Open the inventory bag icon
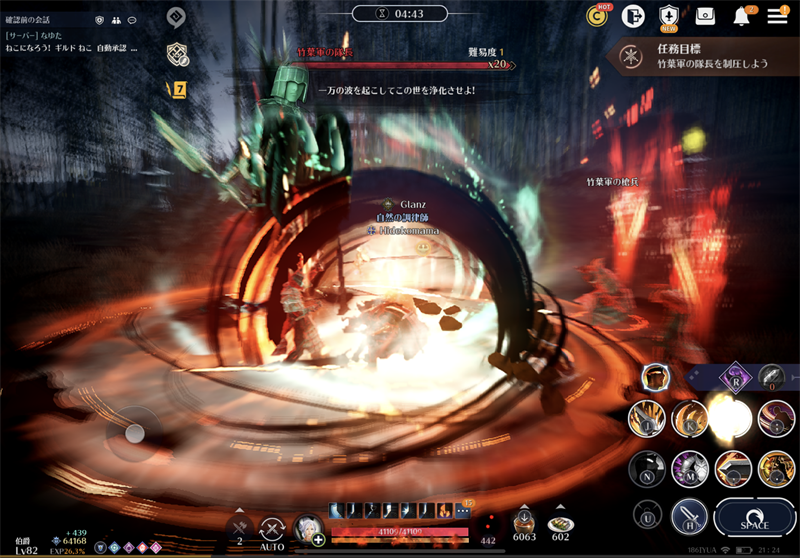The width and height of the screenshot is (800, 558). point(705,15)
